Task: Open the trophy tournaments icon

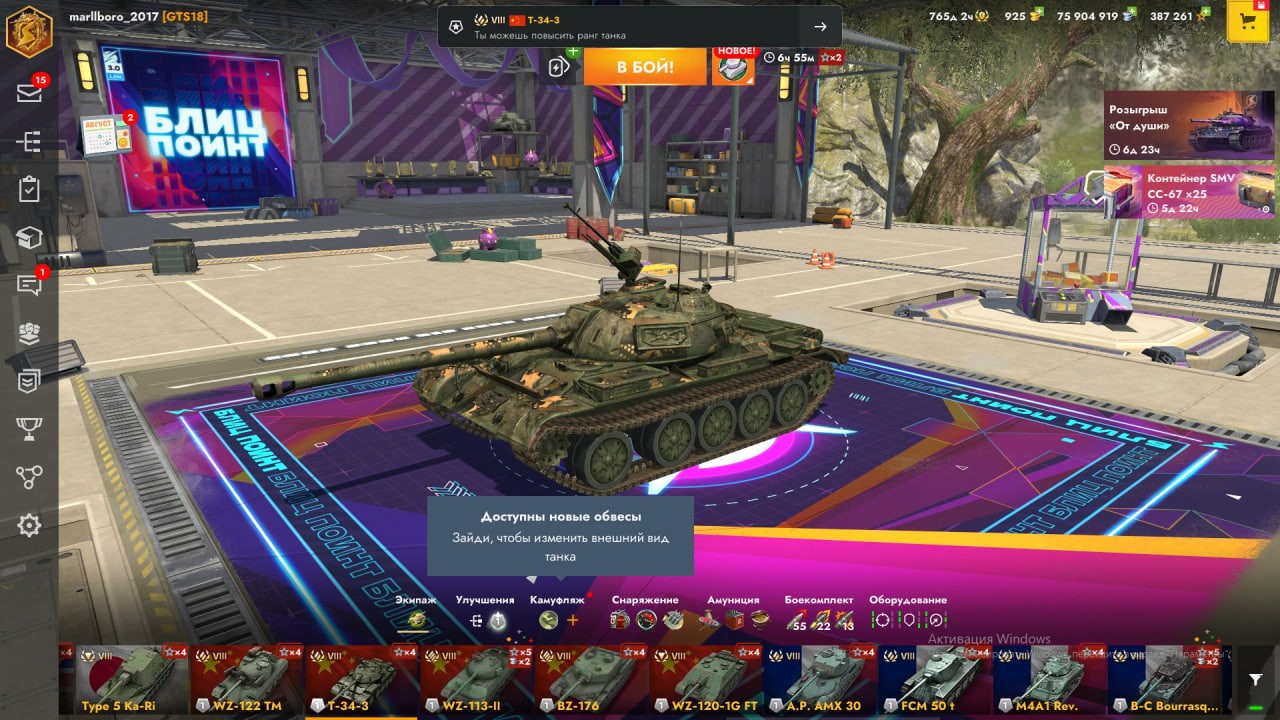Action: (x=29, y=429)
